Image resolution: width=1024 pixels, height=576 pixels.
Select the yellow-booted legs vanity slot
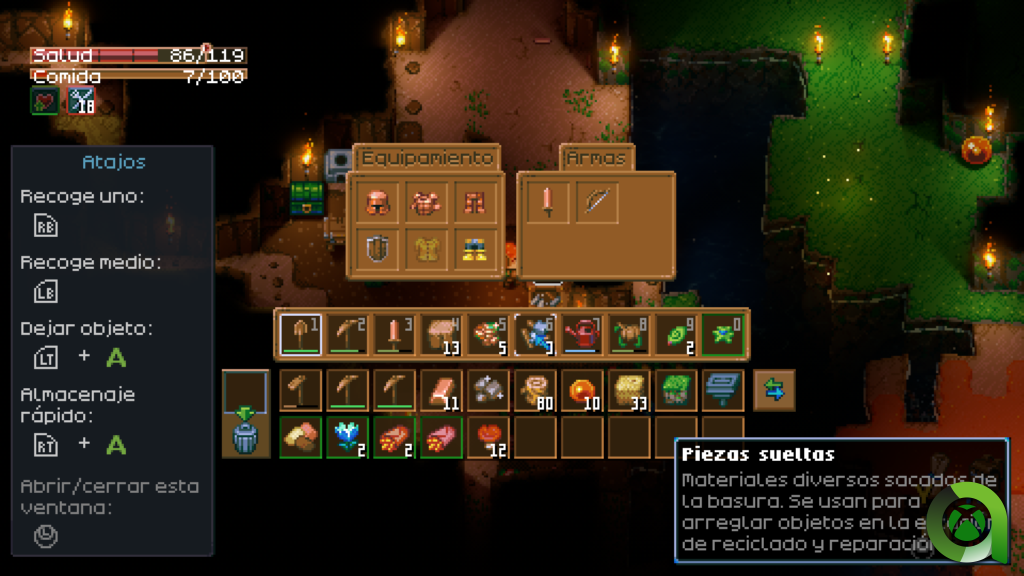474,250
